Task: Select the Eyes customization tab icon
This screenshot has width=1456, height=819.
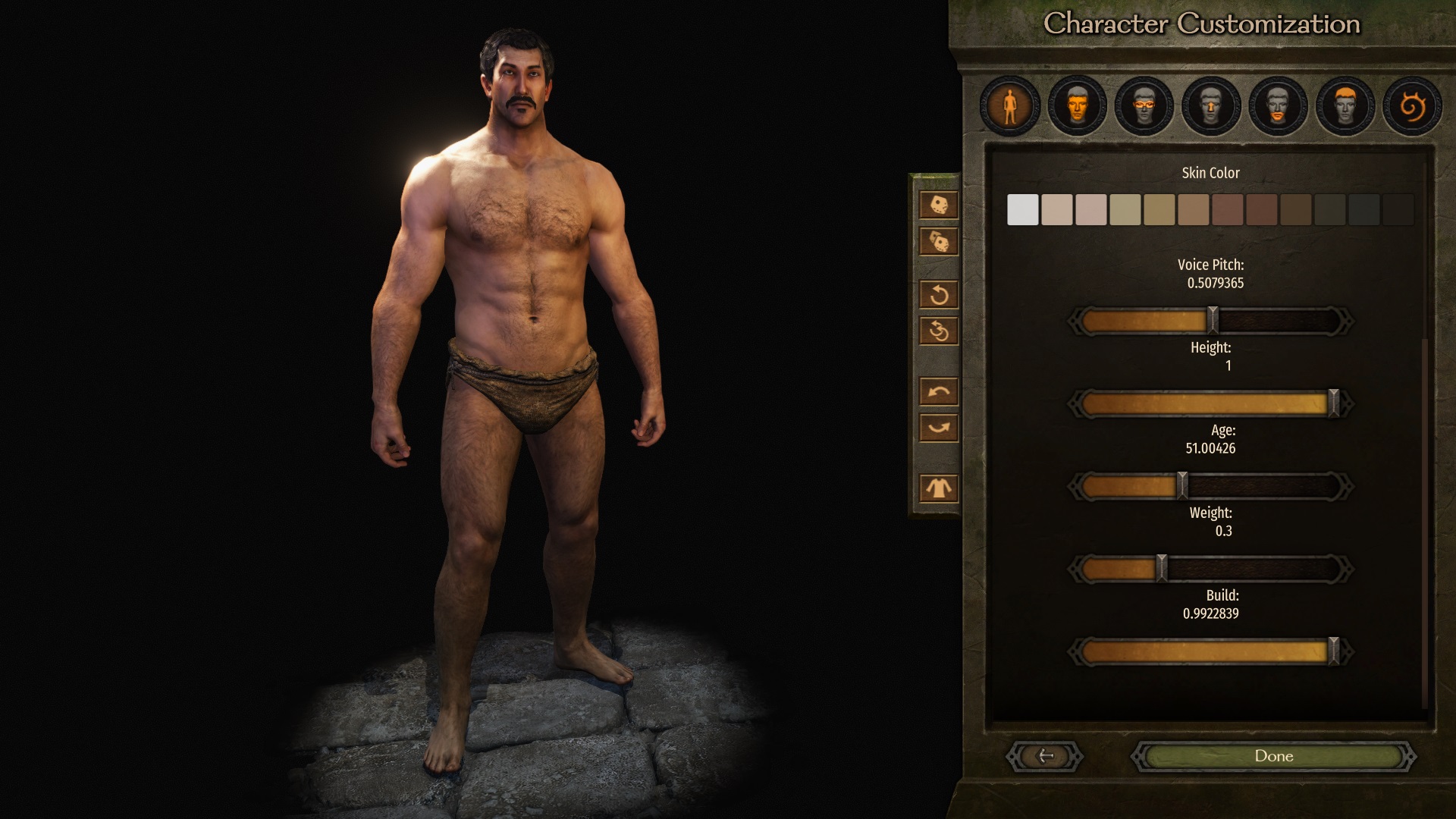Action: [1144, 106]
